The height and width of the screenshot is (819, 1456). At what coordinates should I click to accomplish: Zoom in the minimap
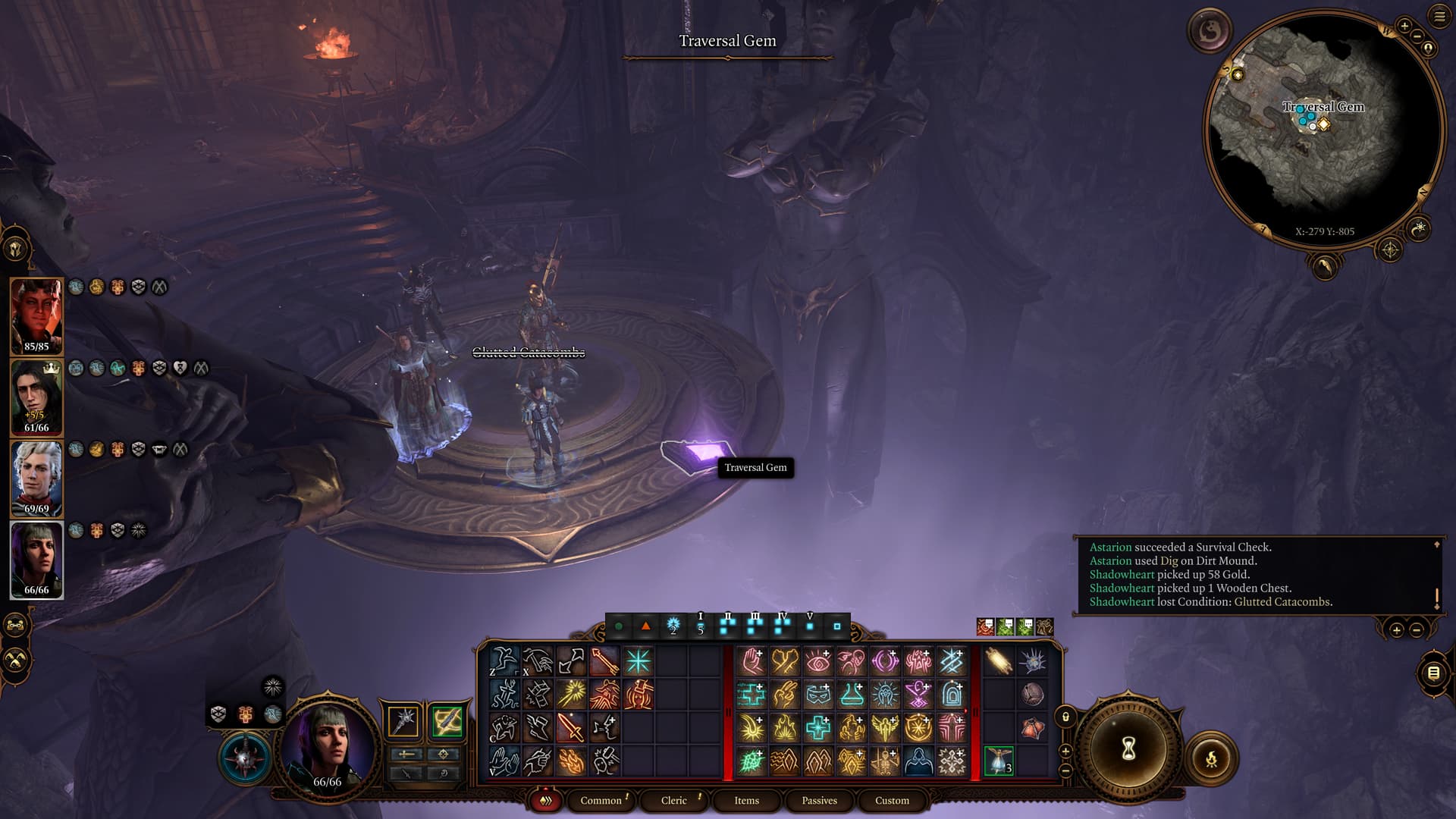coord(1404,27)
